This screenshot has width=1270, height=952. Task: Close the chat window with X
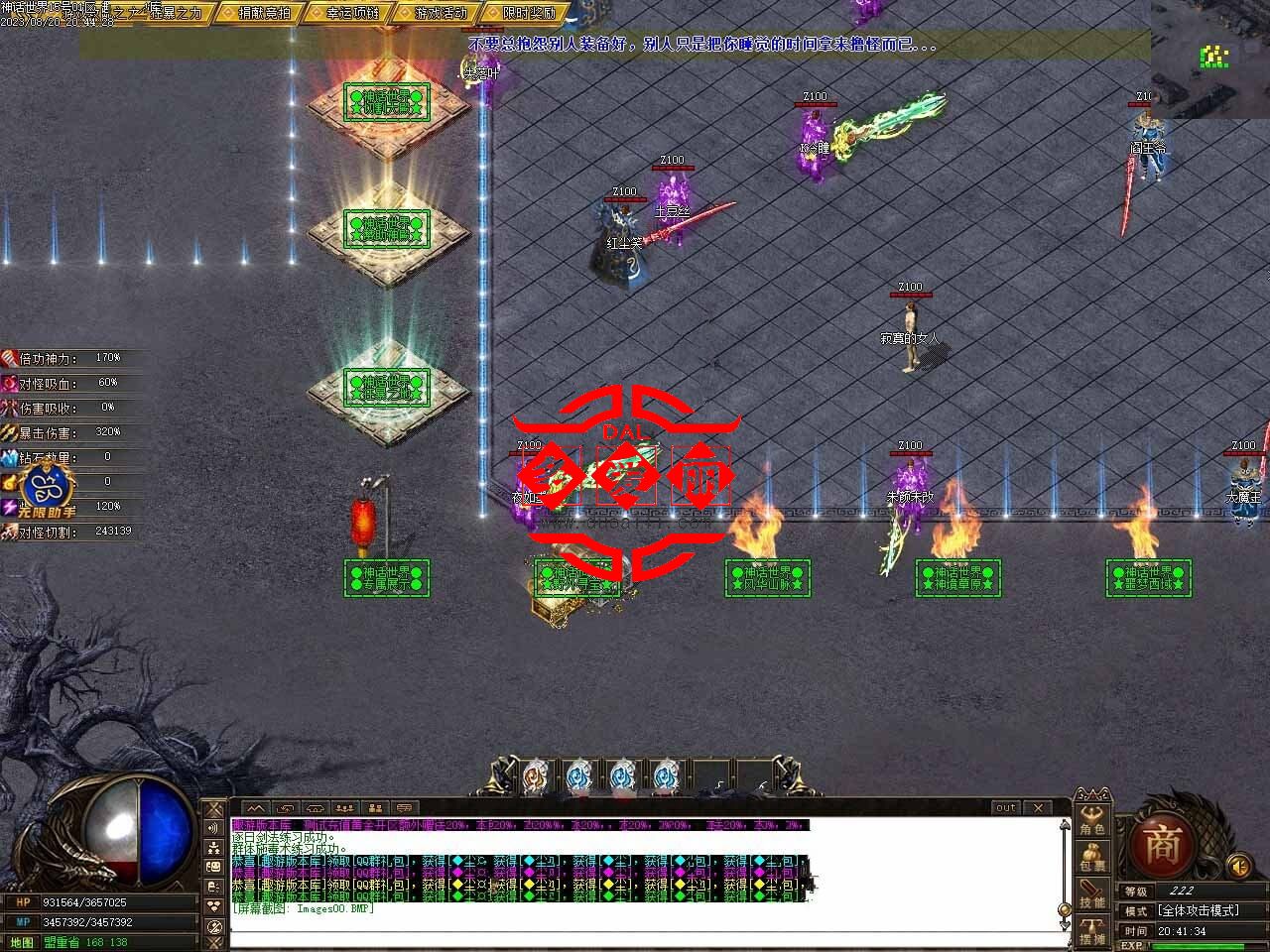click(x=1038, y=808)
